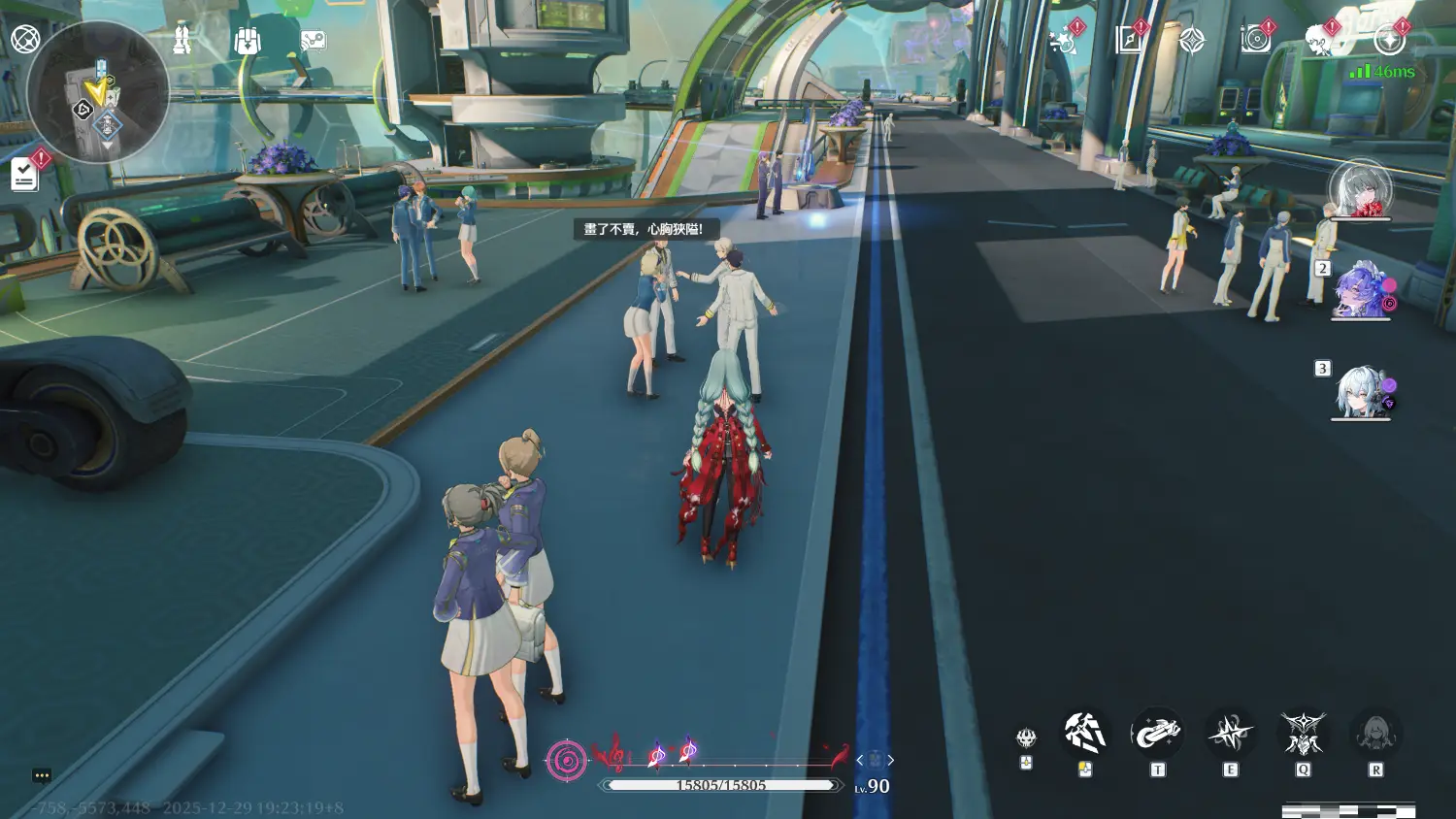
Task: Select the grey-haired first party member portrait
Action: pyautogui.click(x=1360, y=189)
